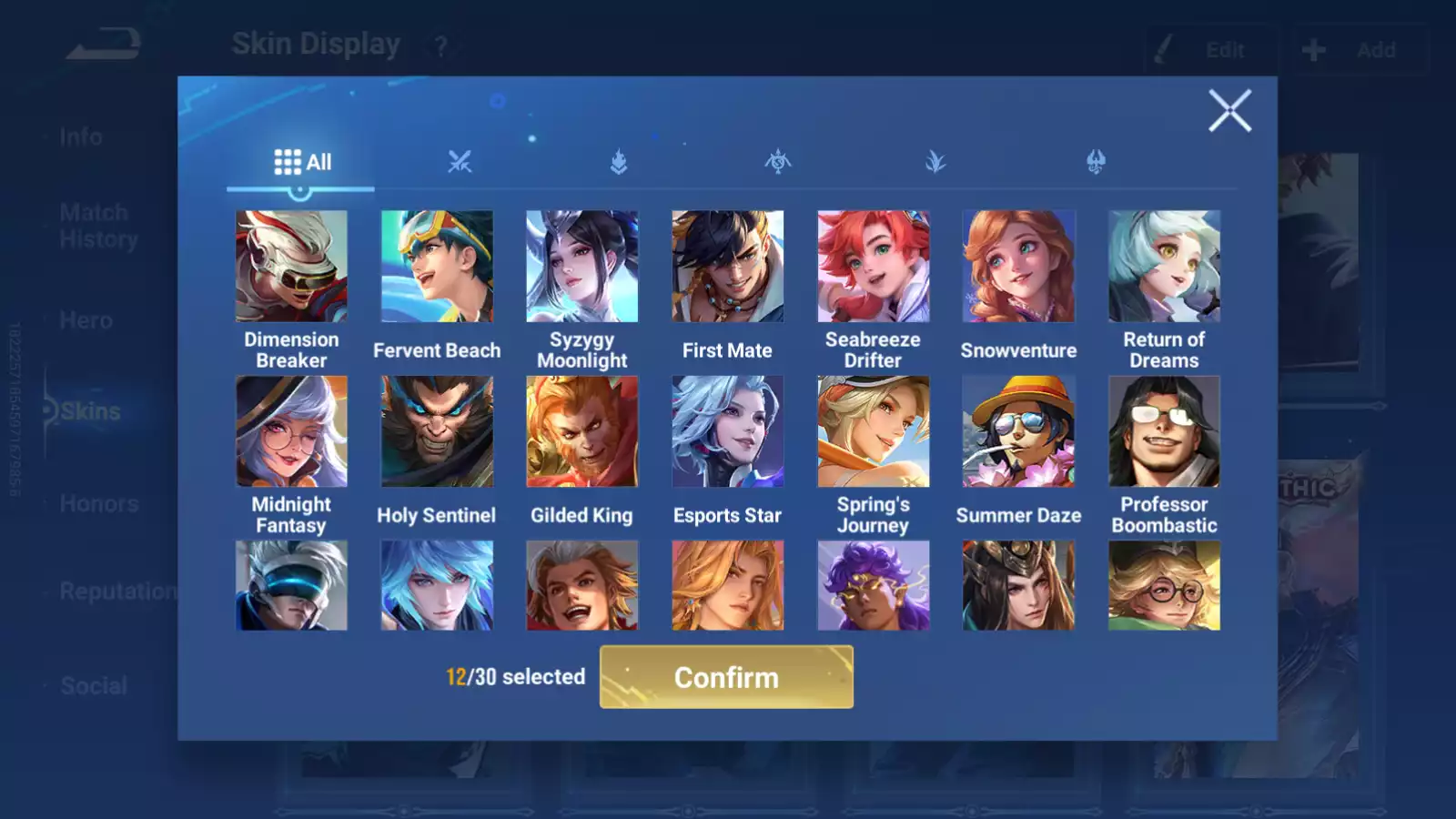Select the Midnight Fantasy skin

[291, 431]
